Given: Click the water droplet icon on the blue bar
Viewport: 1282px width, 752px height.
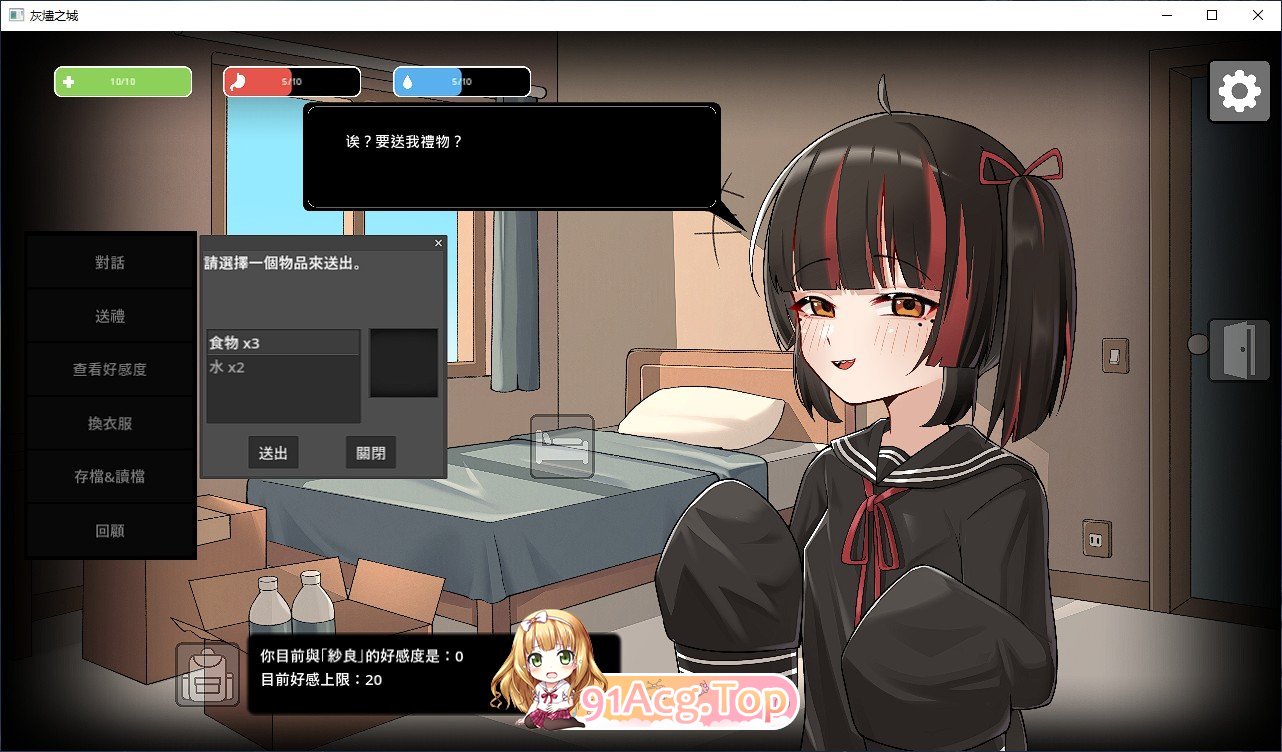Looking at the screenshot, I should 408,80.
